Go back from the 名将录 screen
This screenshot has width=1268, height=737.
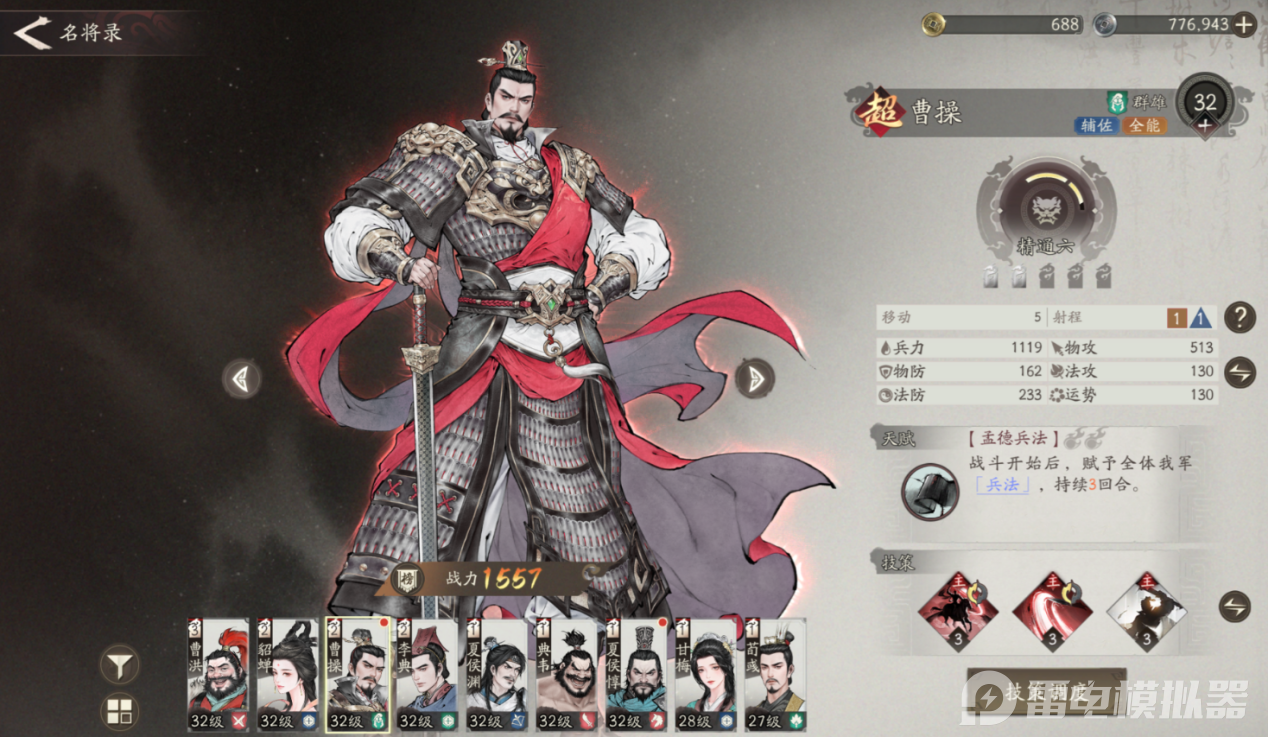tap(32, 33)
